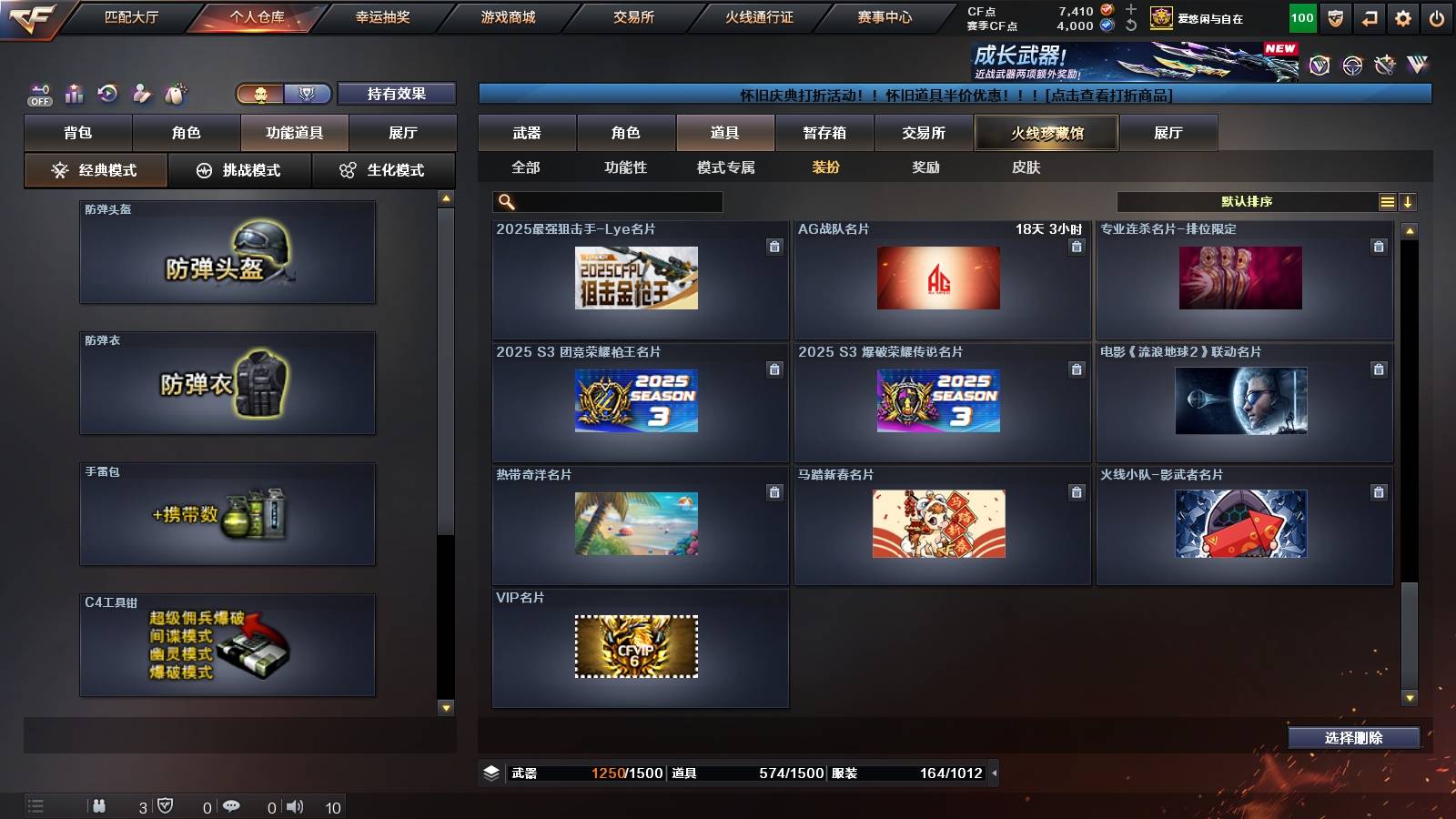The width and height of the screenshot is (1456, 819).
Task: Click the speaker volume icon in bottom bar
Action: click(296, 806)
